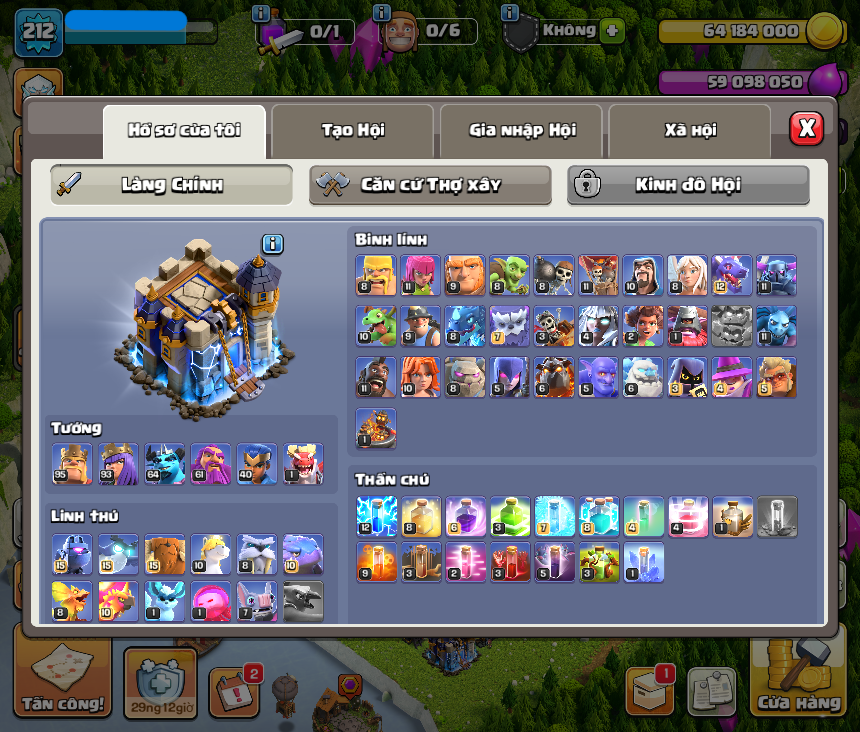
Task: Close the profile window with red X
Action: (806, 128)
